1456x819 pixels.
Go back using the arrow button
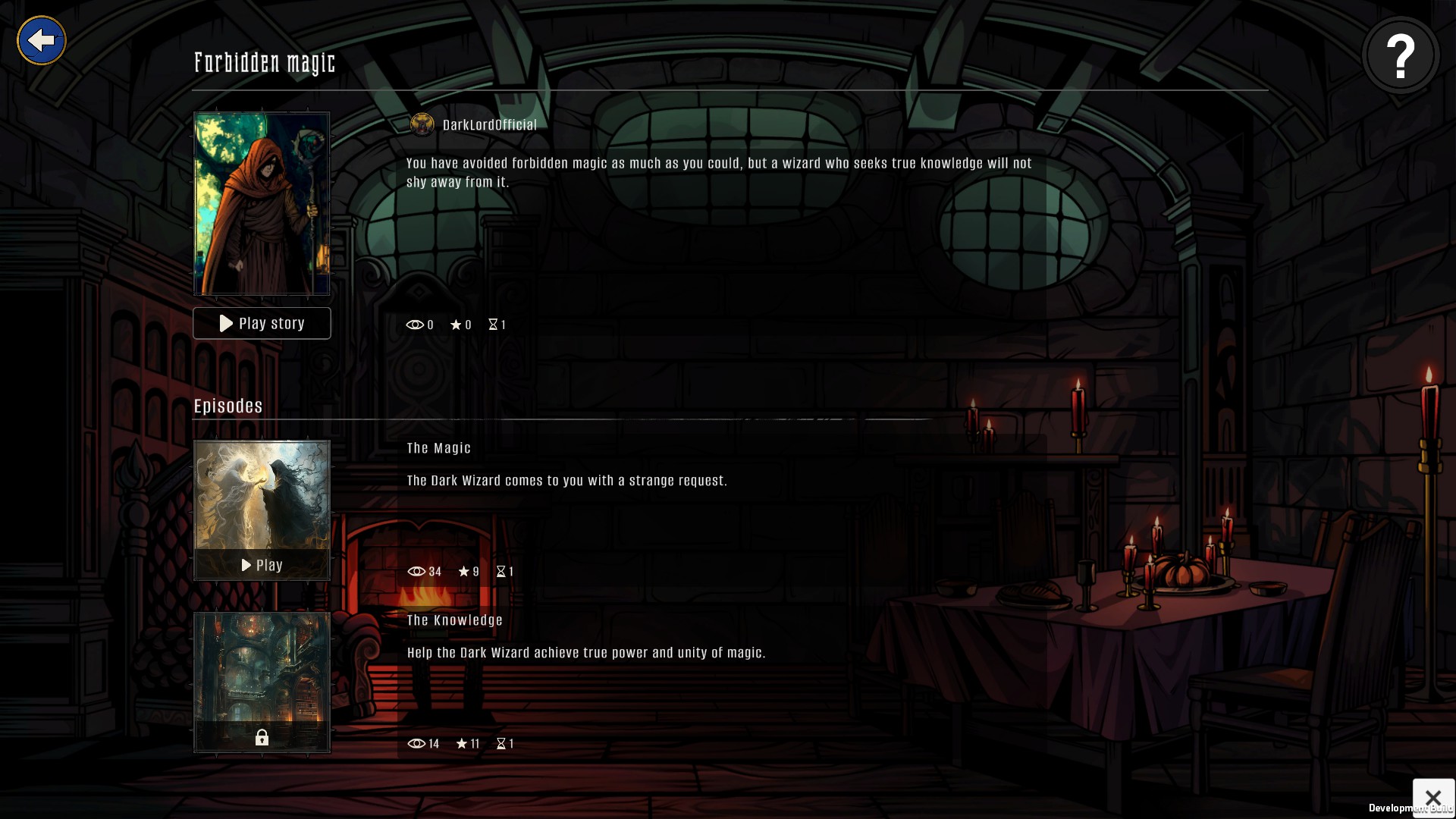pyautogui.click(x=42, y=40)
